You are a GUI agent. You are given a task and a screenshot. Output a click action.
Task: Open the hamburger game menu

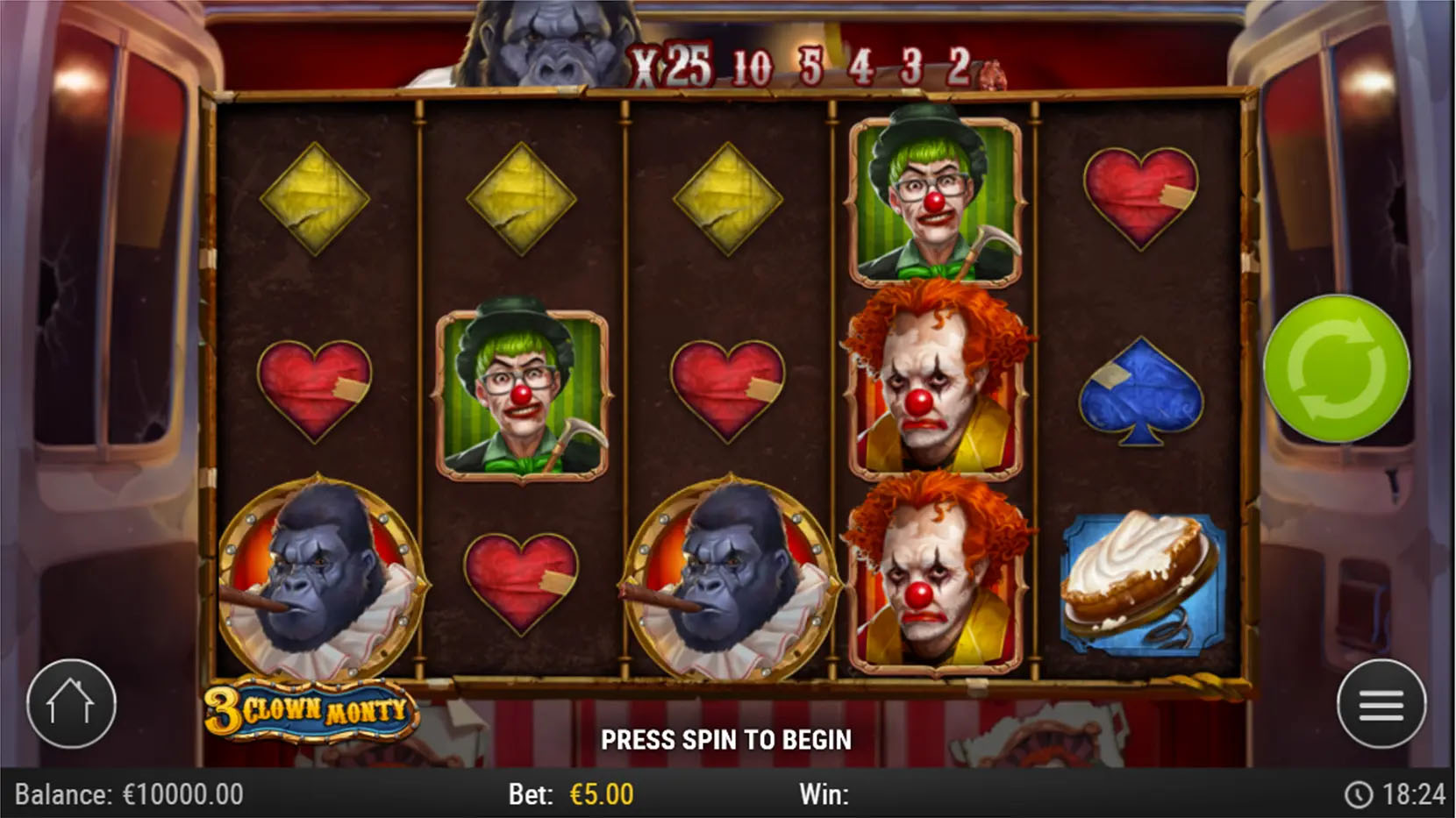1381,706
